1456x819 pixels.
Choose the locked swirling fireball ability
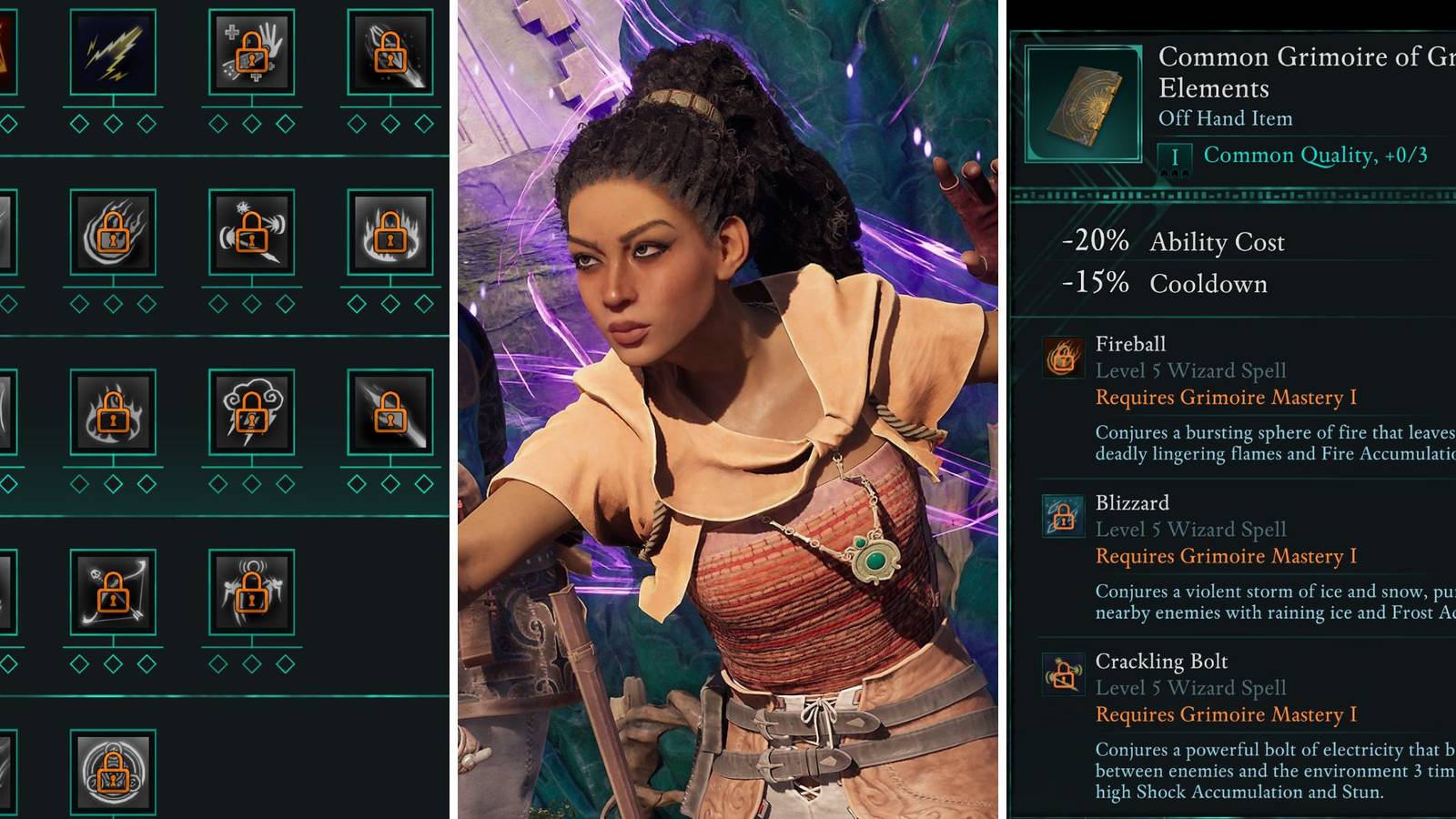coord(113,232)
